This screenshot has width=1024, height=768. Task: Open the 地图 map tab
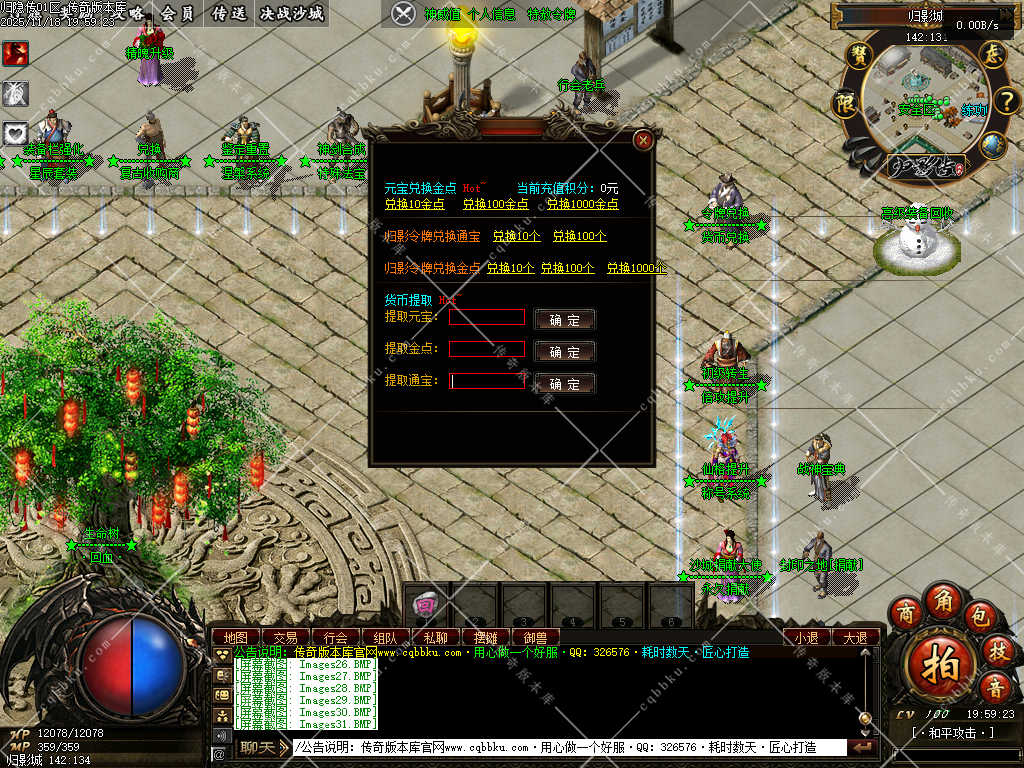click(x=236, y=637)
